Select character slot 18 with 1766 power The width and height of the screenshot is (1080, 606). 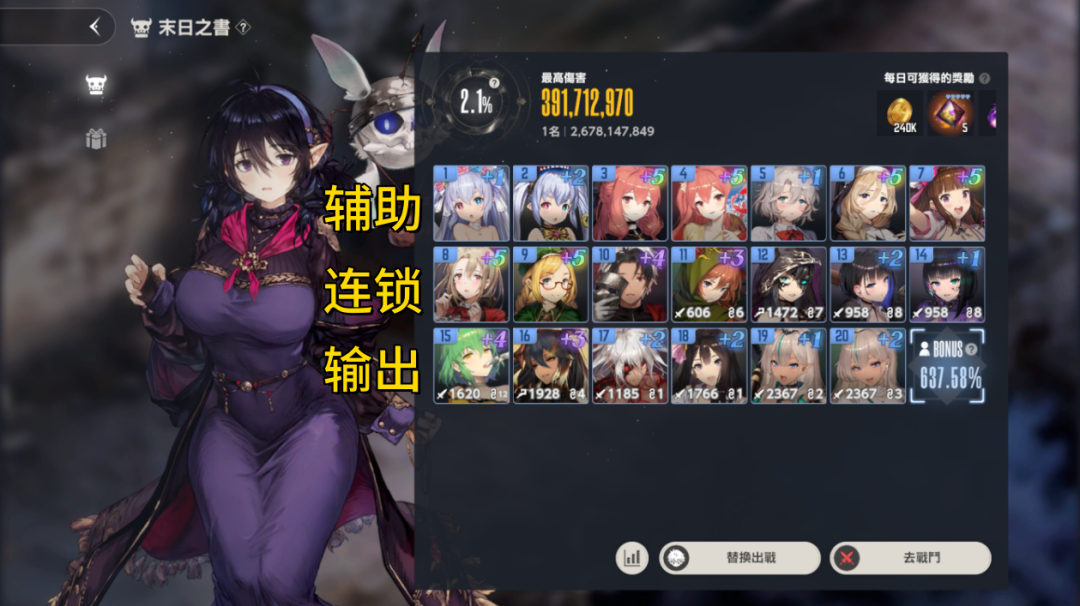[709, 366]
